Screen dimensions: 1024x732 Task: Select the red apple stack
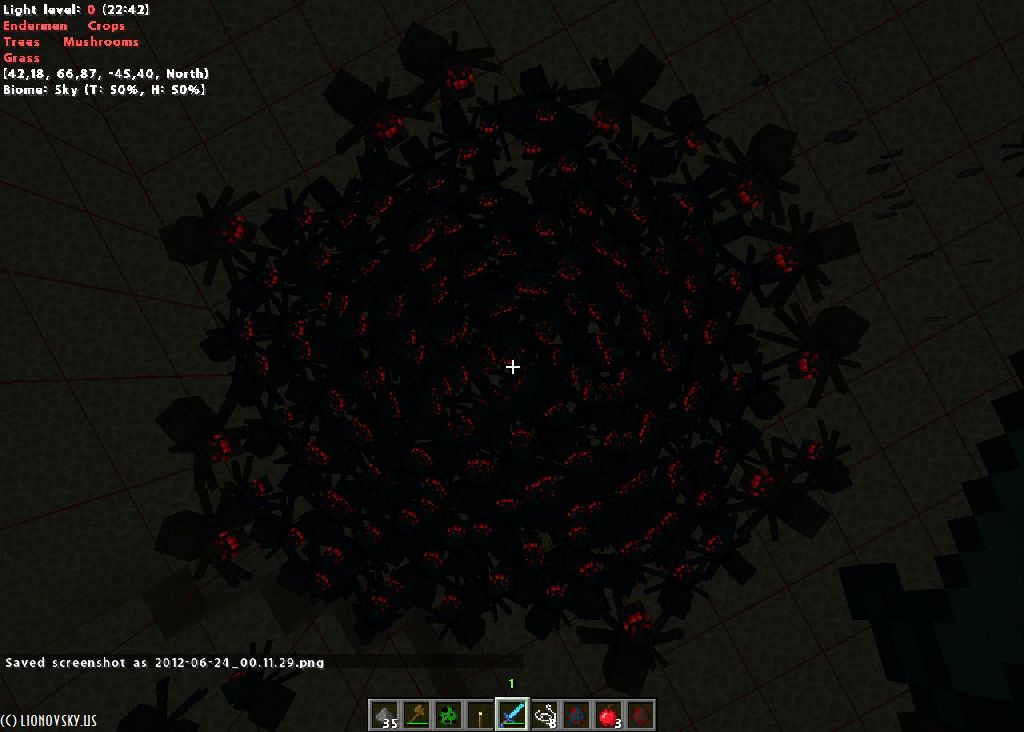[x=608, y=715]
